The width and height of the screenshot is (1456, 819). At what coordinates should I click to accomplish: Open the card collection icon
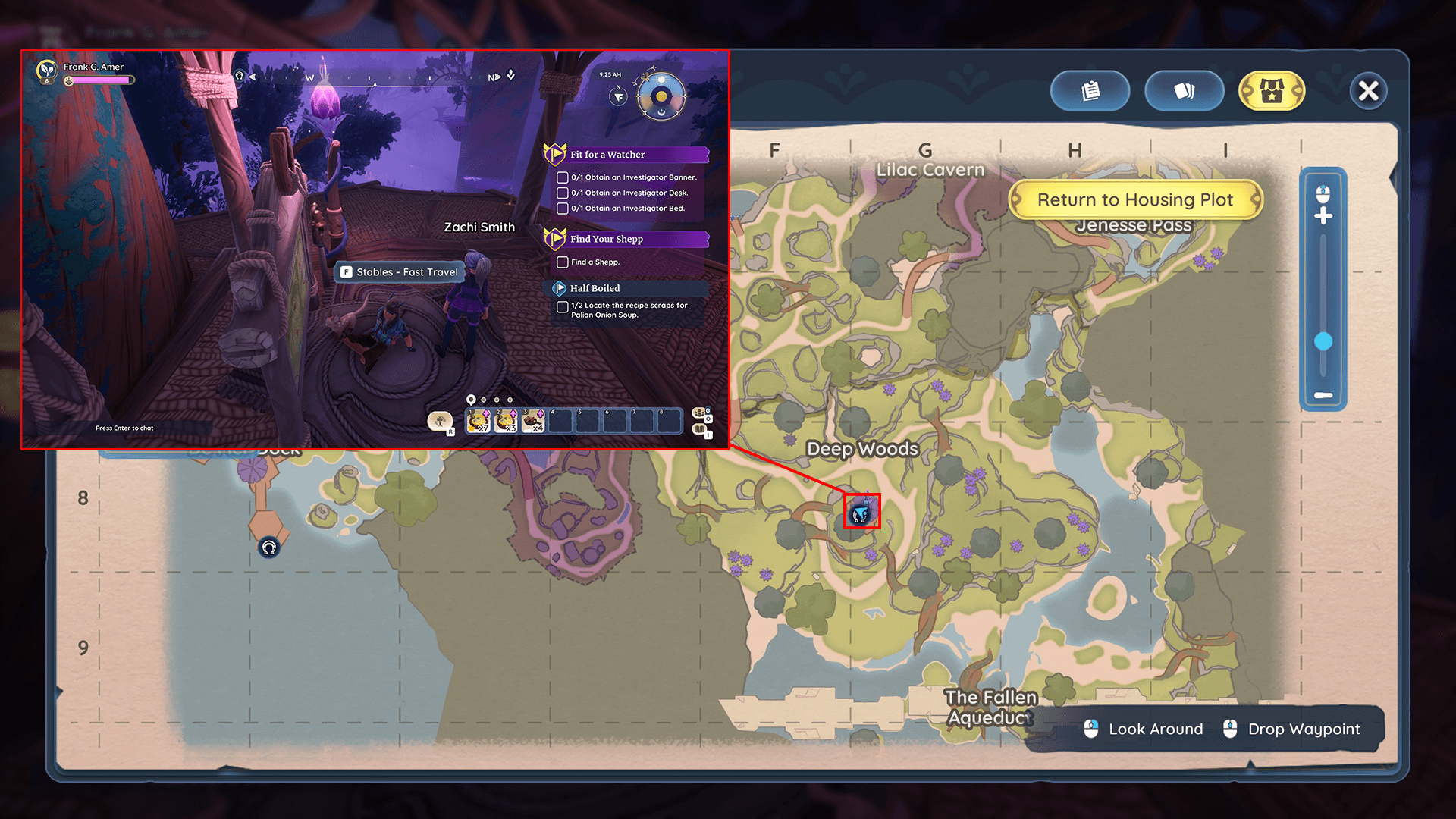[1185, 90]
